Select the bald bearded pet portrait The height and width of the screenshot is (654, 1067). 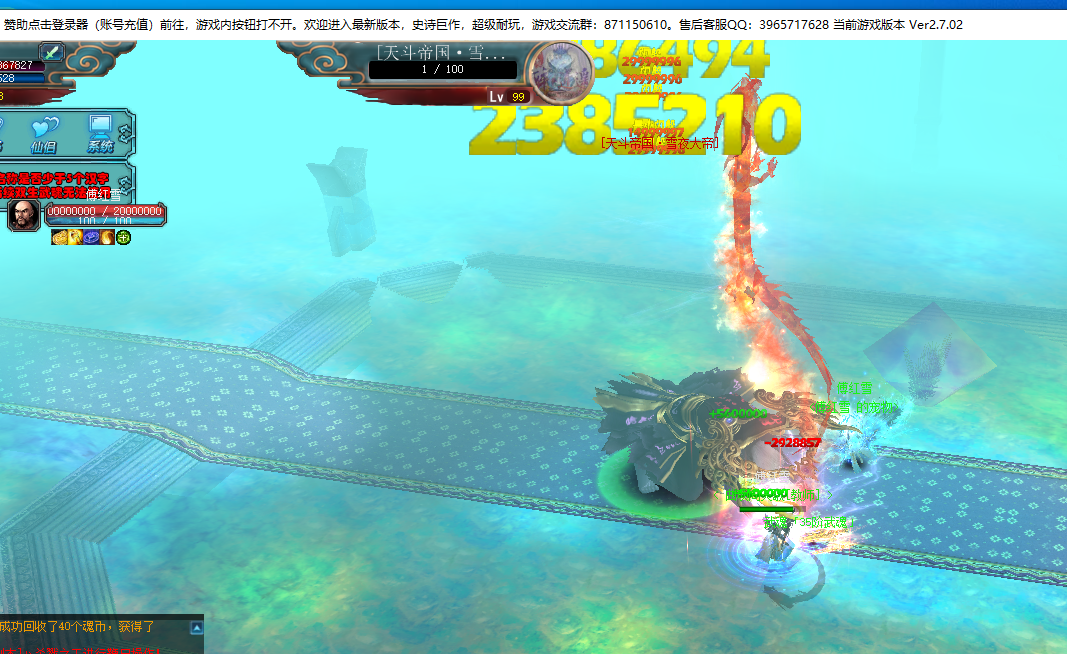coord(24,215)
